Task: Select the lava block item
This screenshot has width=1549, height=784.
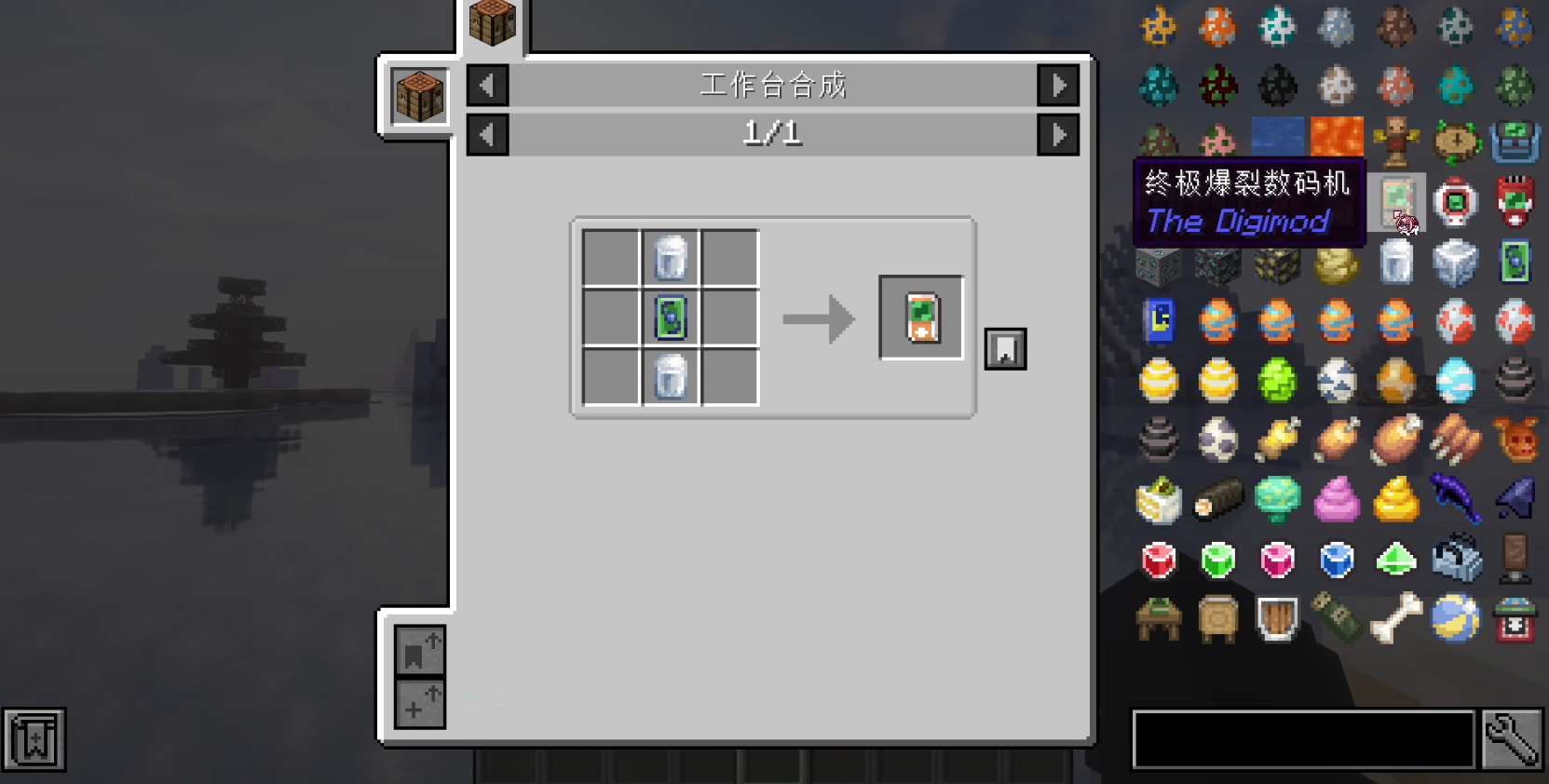Action: [1337, 137]
